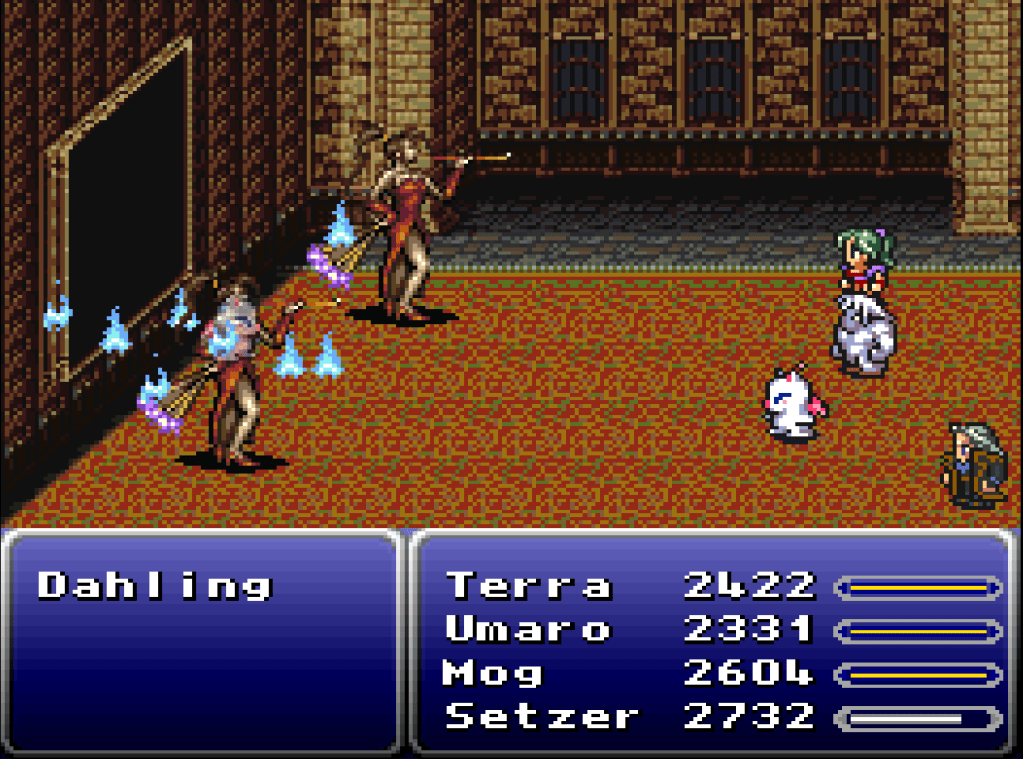Choose Terra in the party list
The height and width of the screenshot is (759, 1023).
click(x=528, y=586)
